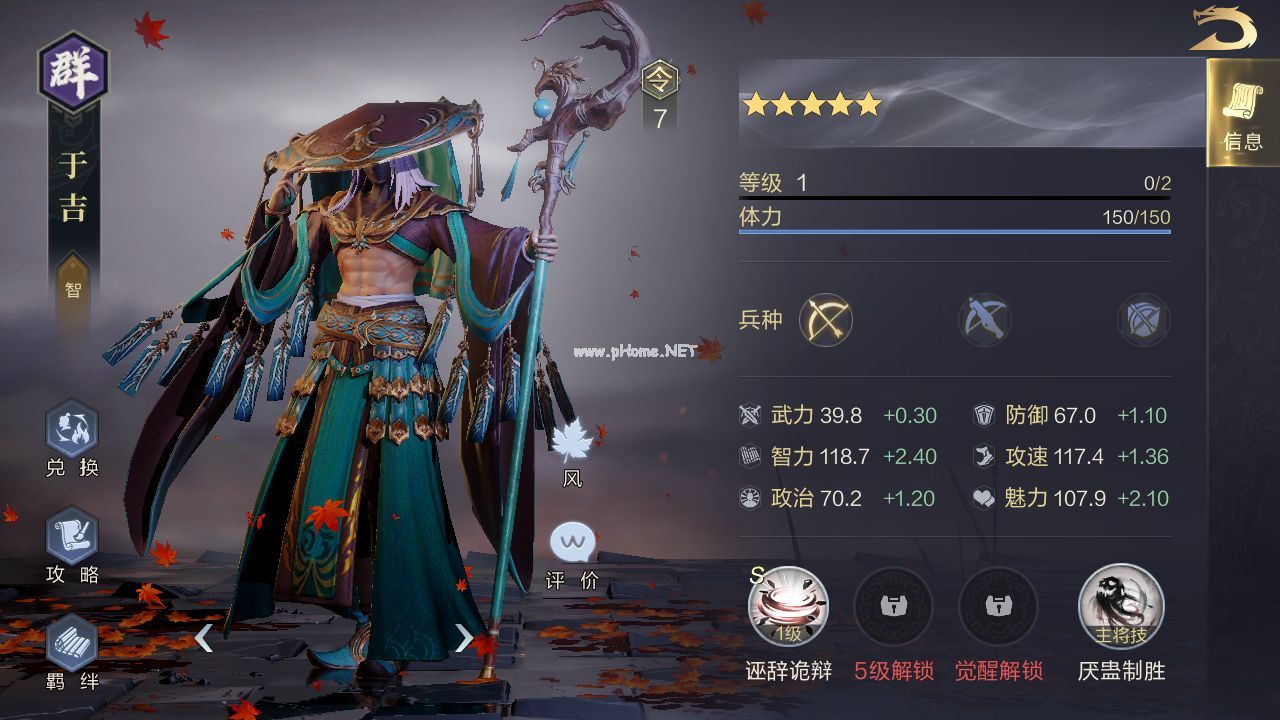Click the 群 faction badge
The height and width of the screenshot is (720, 1280).
click(x=73, y=72)
